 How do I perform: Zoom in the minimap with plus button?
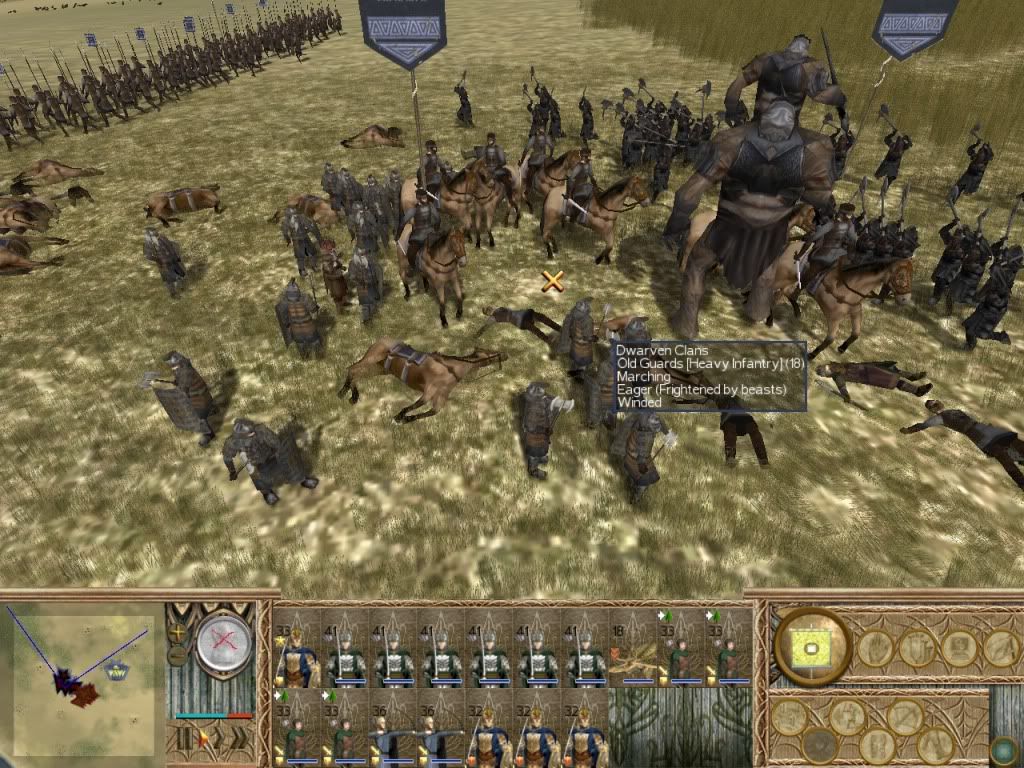pyautogui.click(x=178, y=633)
